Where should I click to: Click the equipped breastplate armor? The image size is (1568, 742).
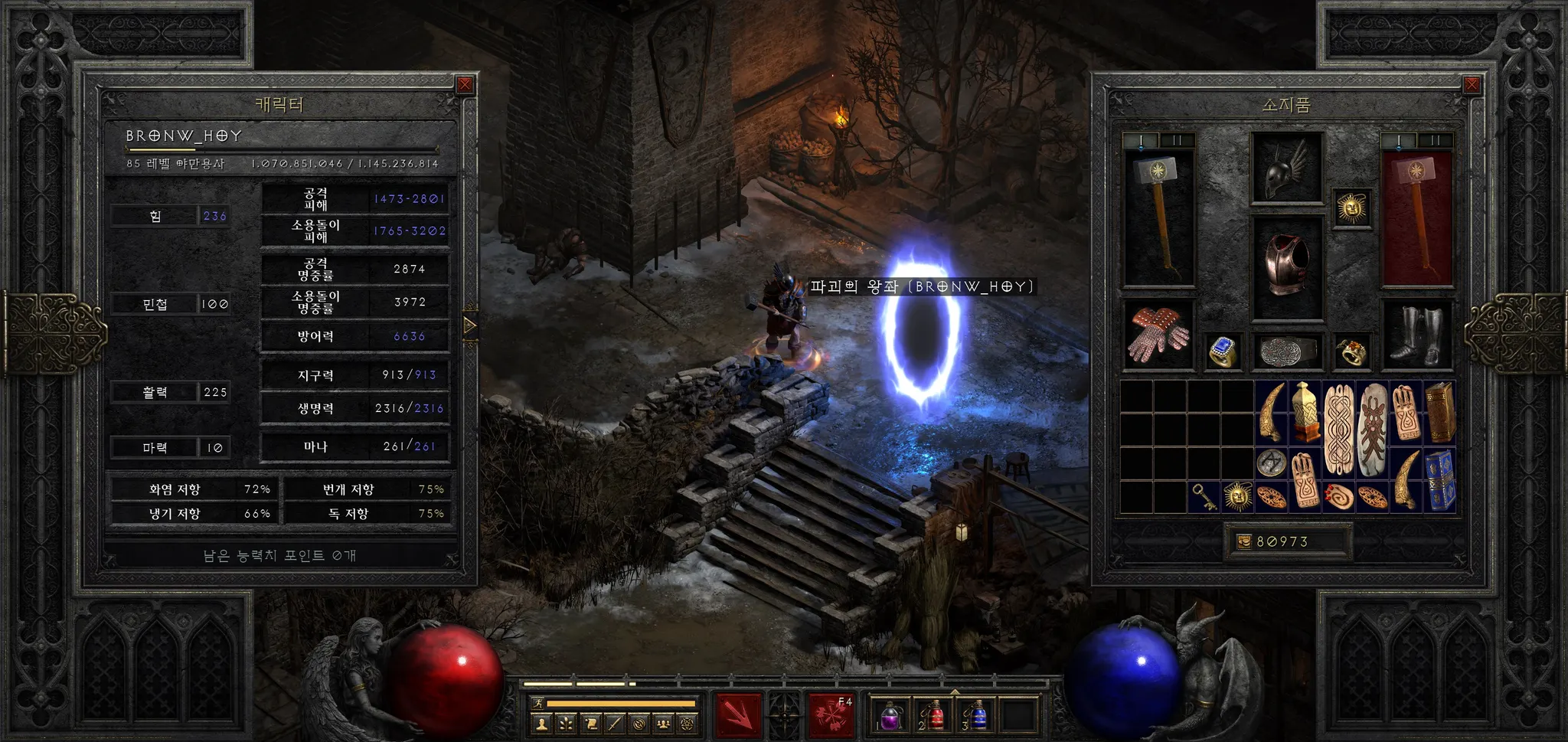coord(1287,266)
